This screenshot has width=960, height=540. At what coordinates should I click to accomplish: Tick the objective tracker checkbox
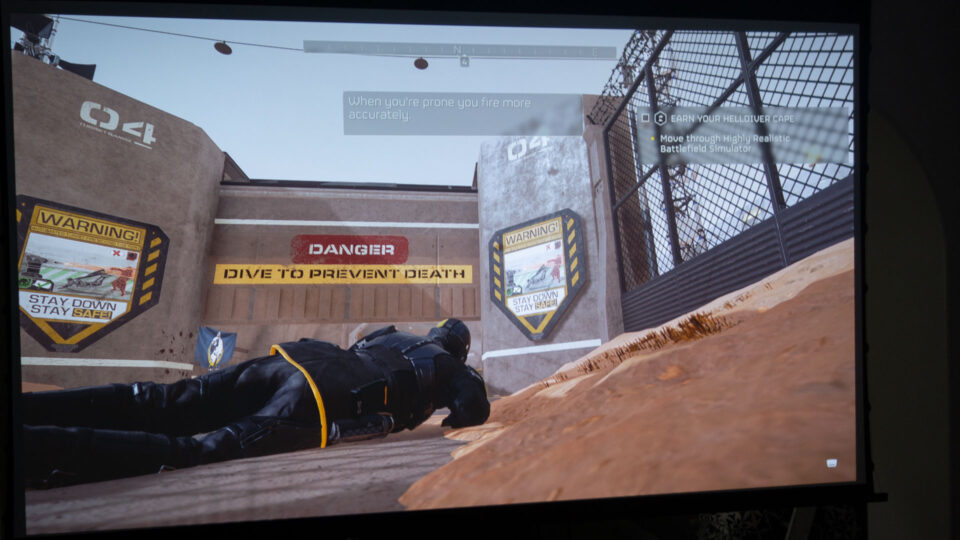click(x=645, y=118)
